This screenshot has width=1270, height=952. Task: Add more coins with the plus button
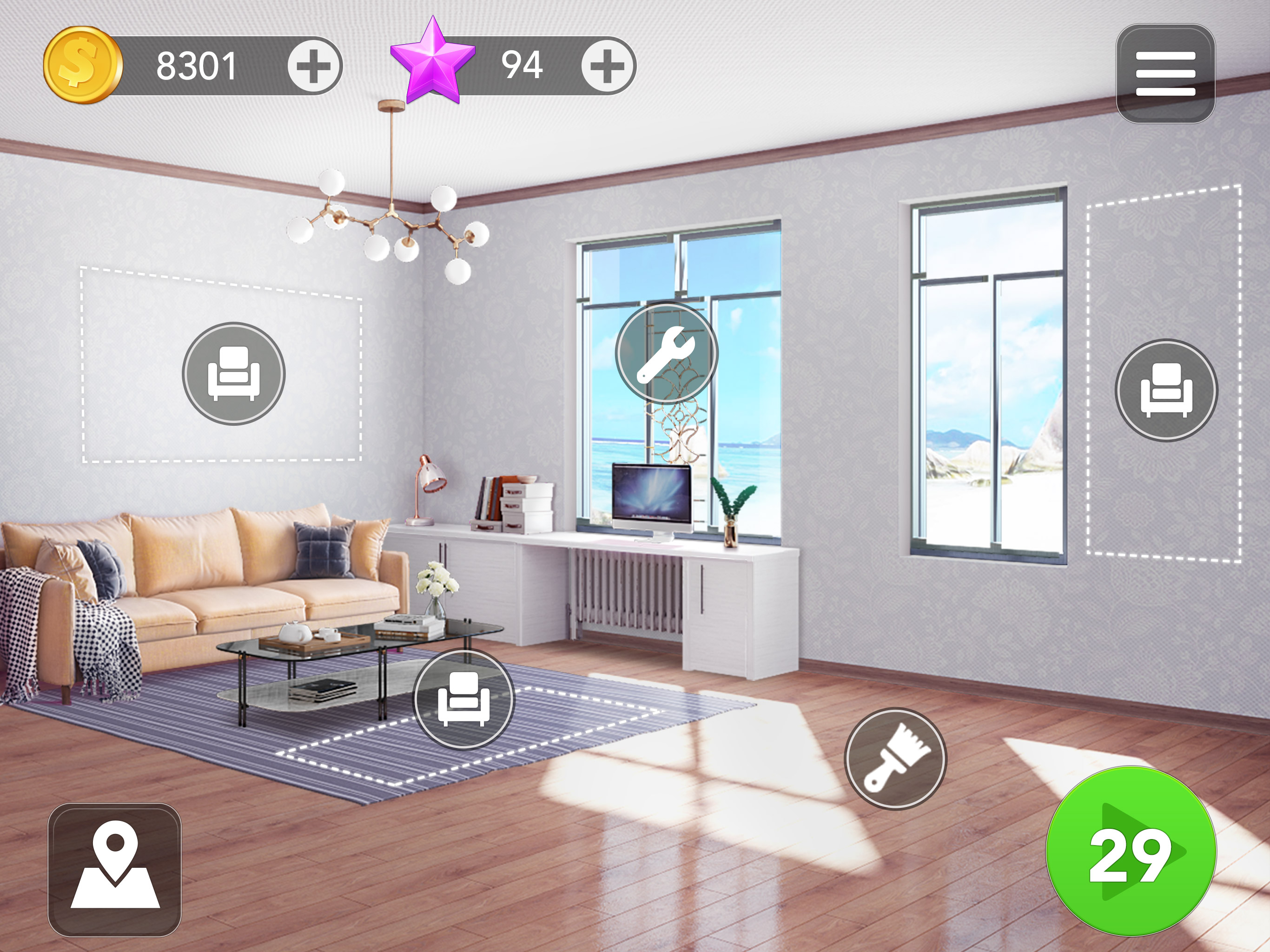click(x=313, y=66)
